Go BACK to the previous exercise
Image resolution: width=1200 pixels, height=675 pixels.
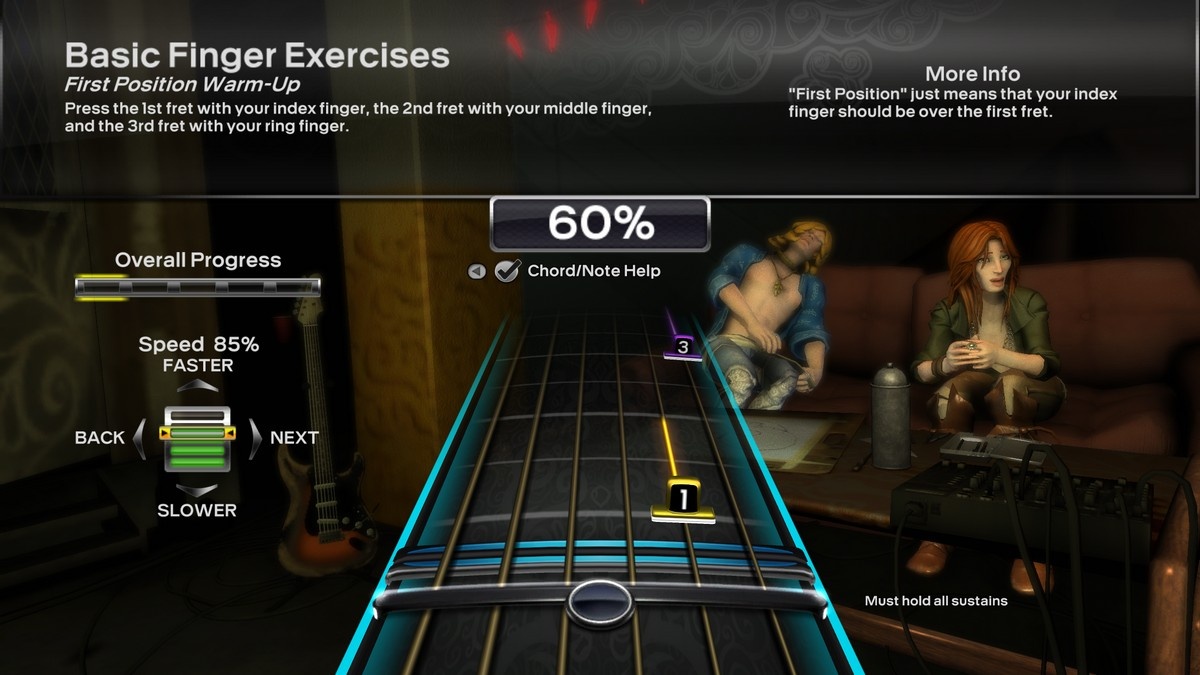140,437
